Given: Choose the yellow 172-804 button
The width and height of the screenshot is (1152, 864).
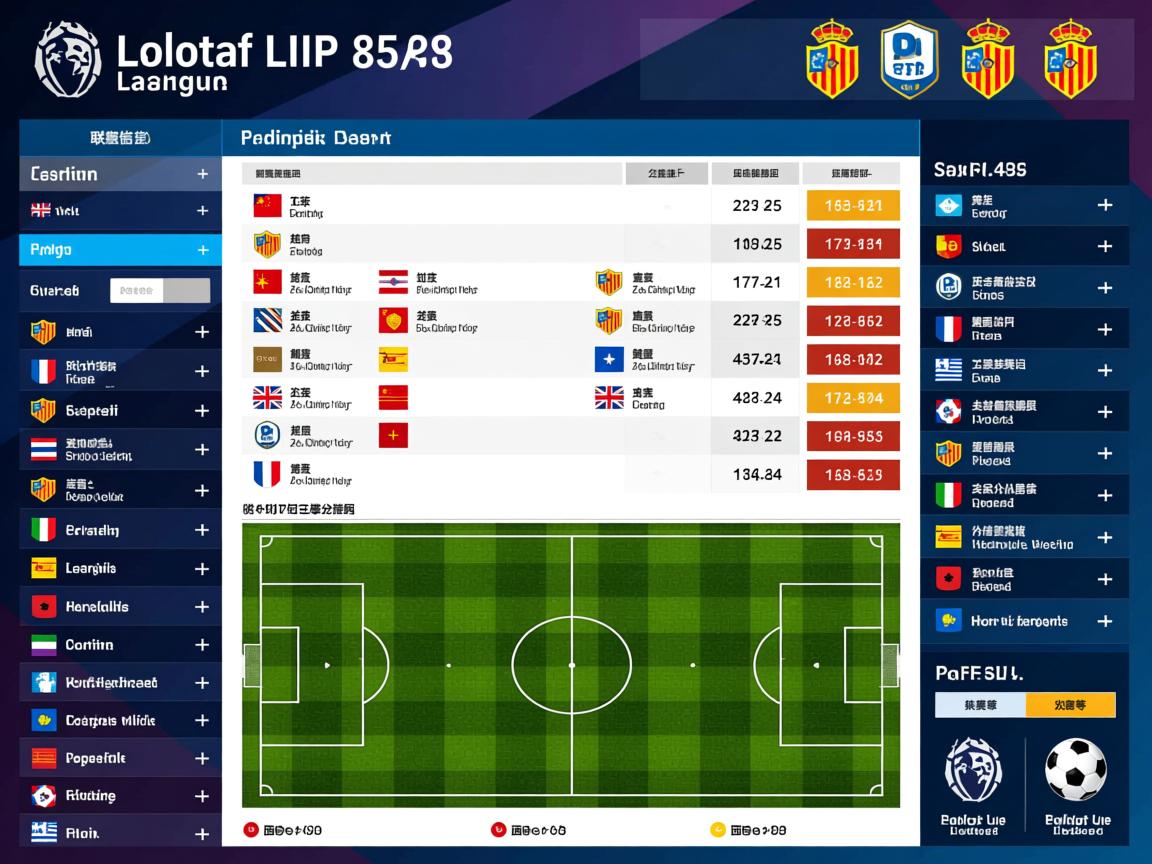Looking at the screenshot, I should (x=853, y=398).
